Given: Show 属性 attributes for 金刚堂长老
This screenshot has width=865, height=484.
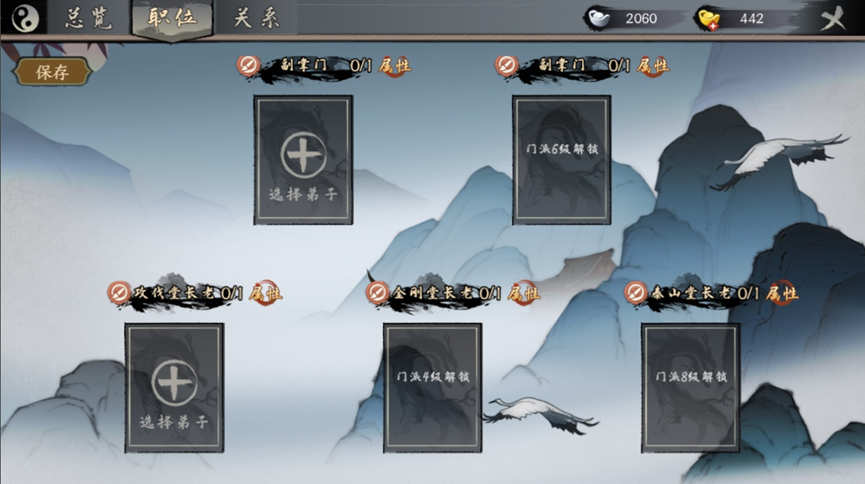Looking at the screenshot, I should pos(523,293).
